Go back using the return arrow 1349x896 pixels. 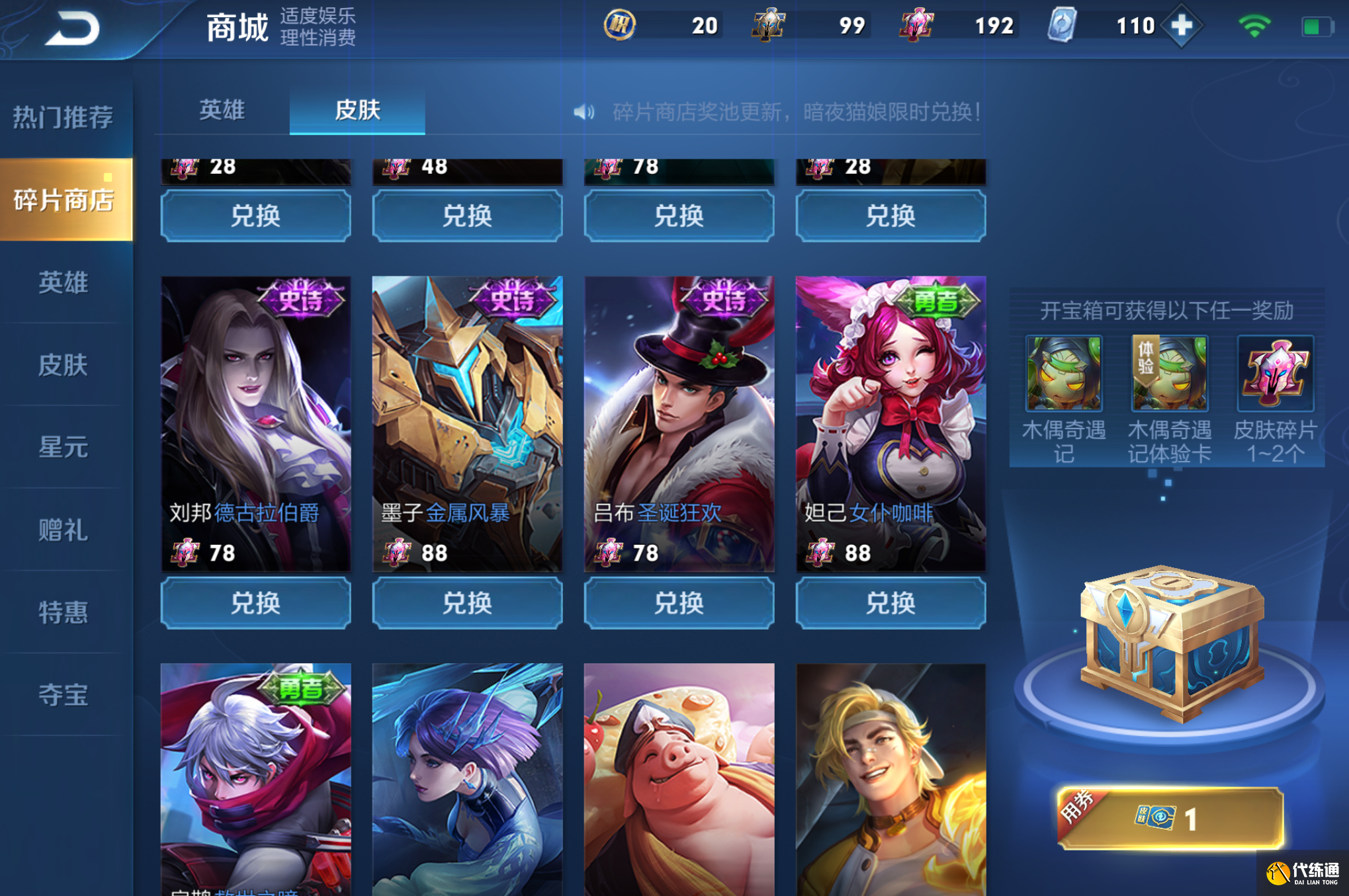tap(73, 28)
